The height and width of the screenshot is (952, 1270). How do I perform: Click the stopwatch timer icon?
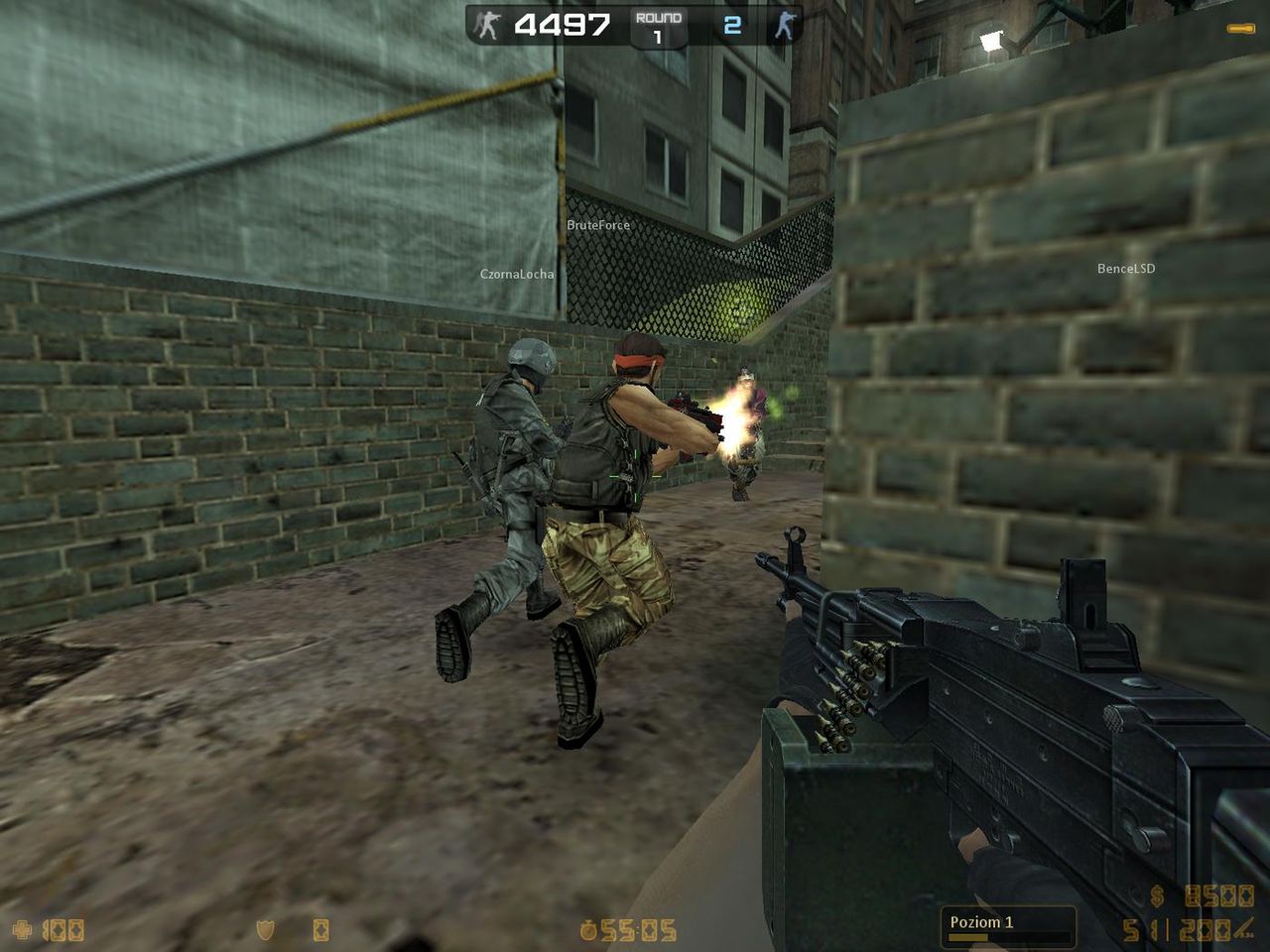pyautogui.click(x=587, y=930)
